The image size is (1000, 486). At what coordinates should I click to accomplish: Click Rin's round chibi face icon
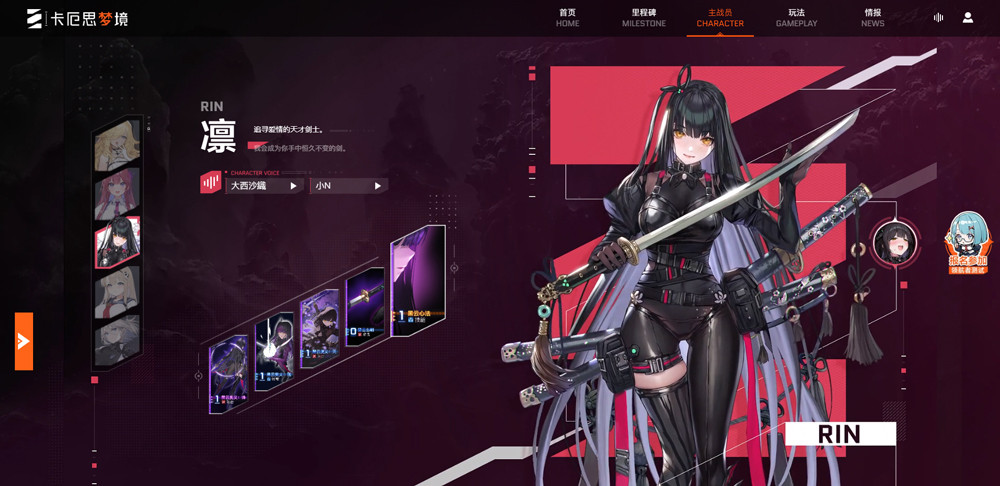[894, 243]
